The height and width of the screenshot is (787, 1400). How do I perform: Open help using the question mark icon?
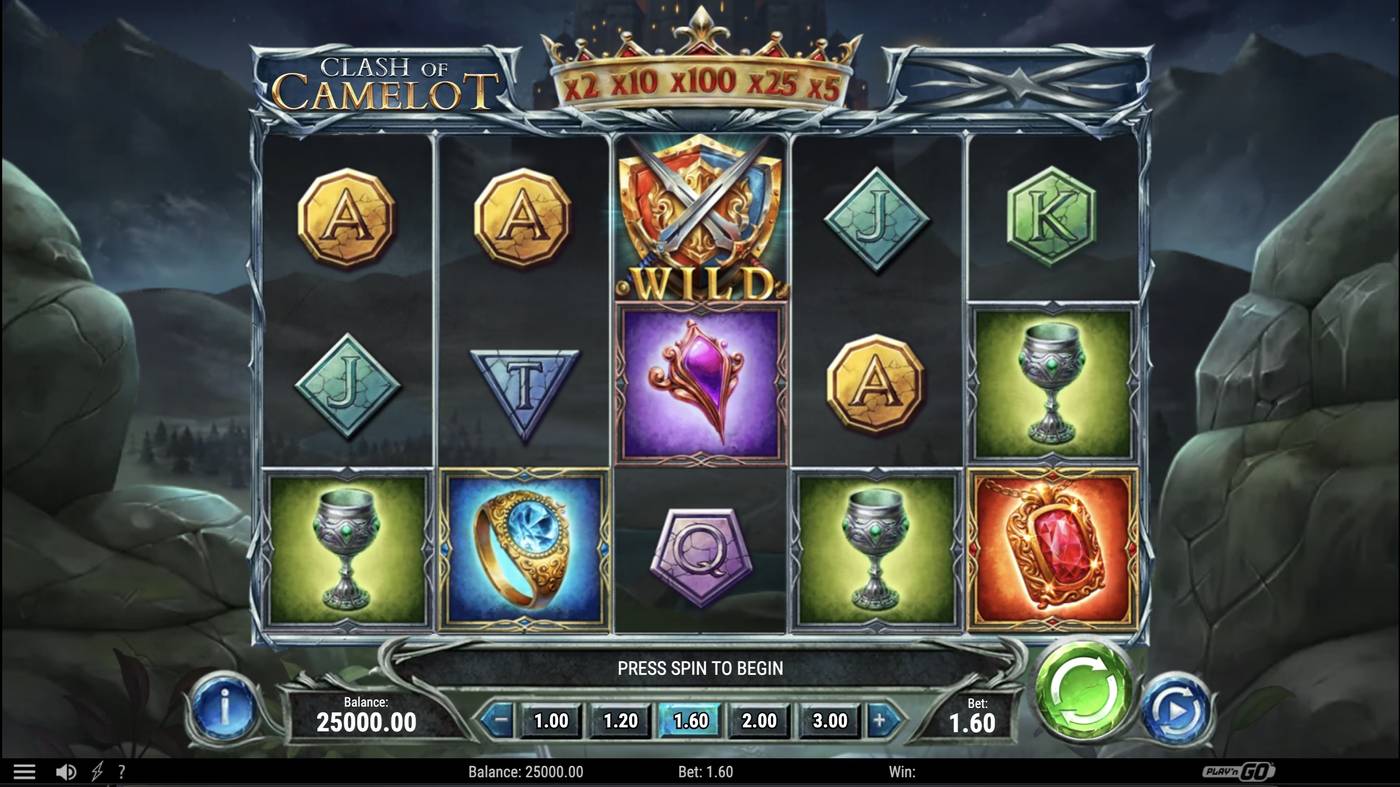click(x=122, y=770)
